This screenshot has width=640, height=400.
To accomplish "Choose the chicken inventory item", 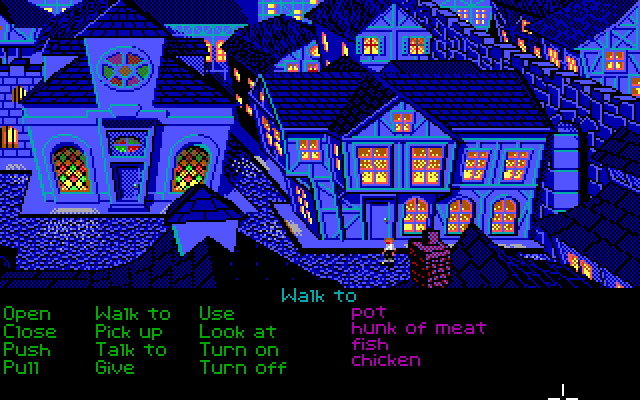I will [x=386, y=360].
